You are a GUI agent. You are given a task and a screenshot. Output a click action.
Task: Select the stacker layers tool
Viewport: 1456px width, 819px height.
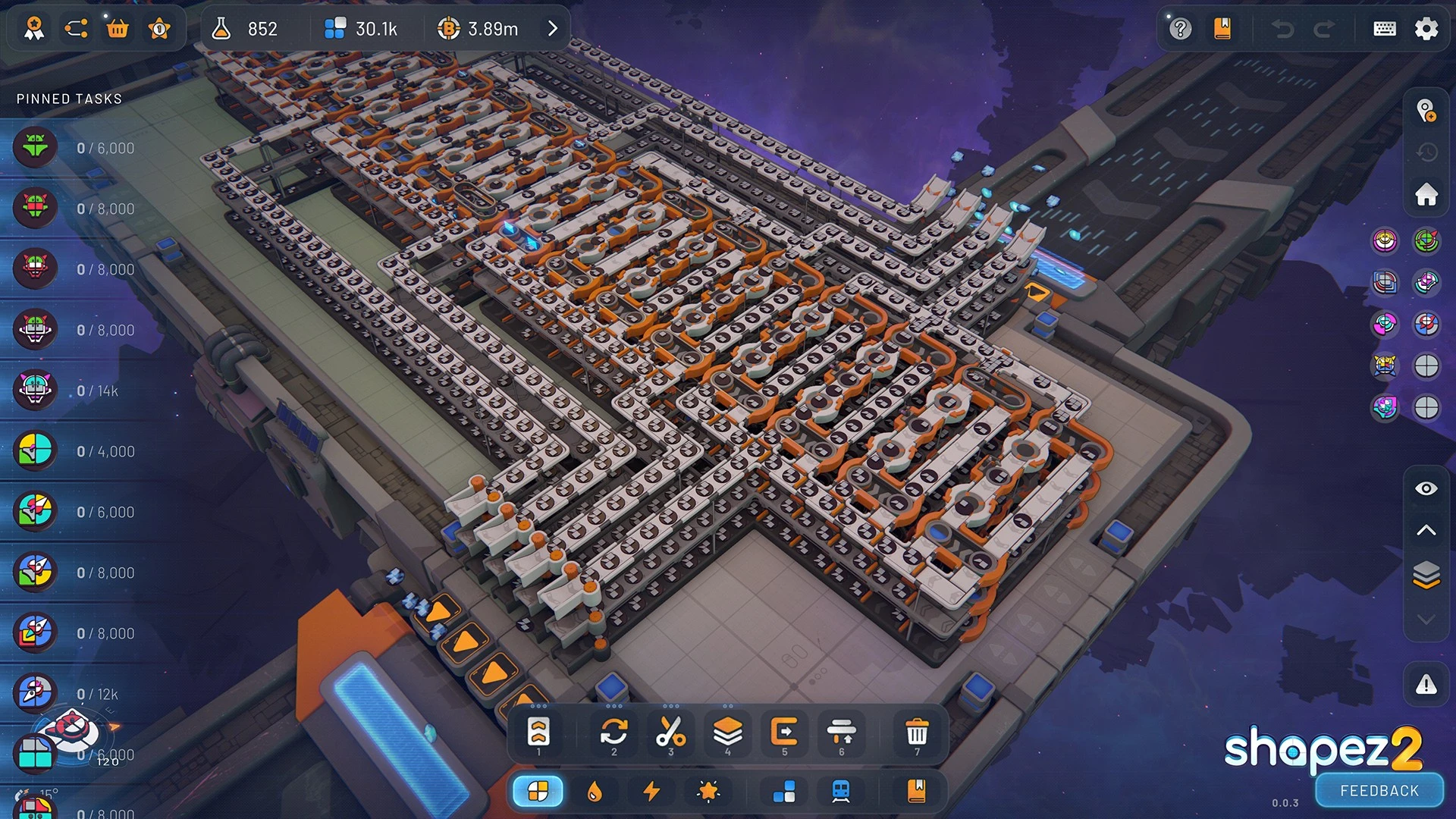pyautogui.click(x=727, y=733)
